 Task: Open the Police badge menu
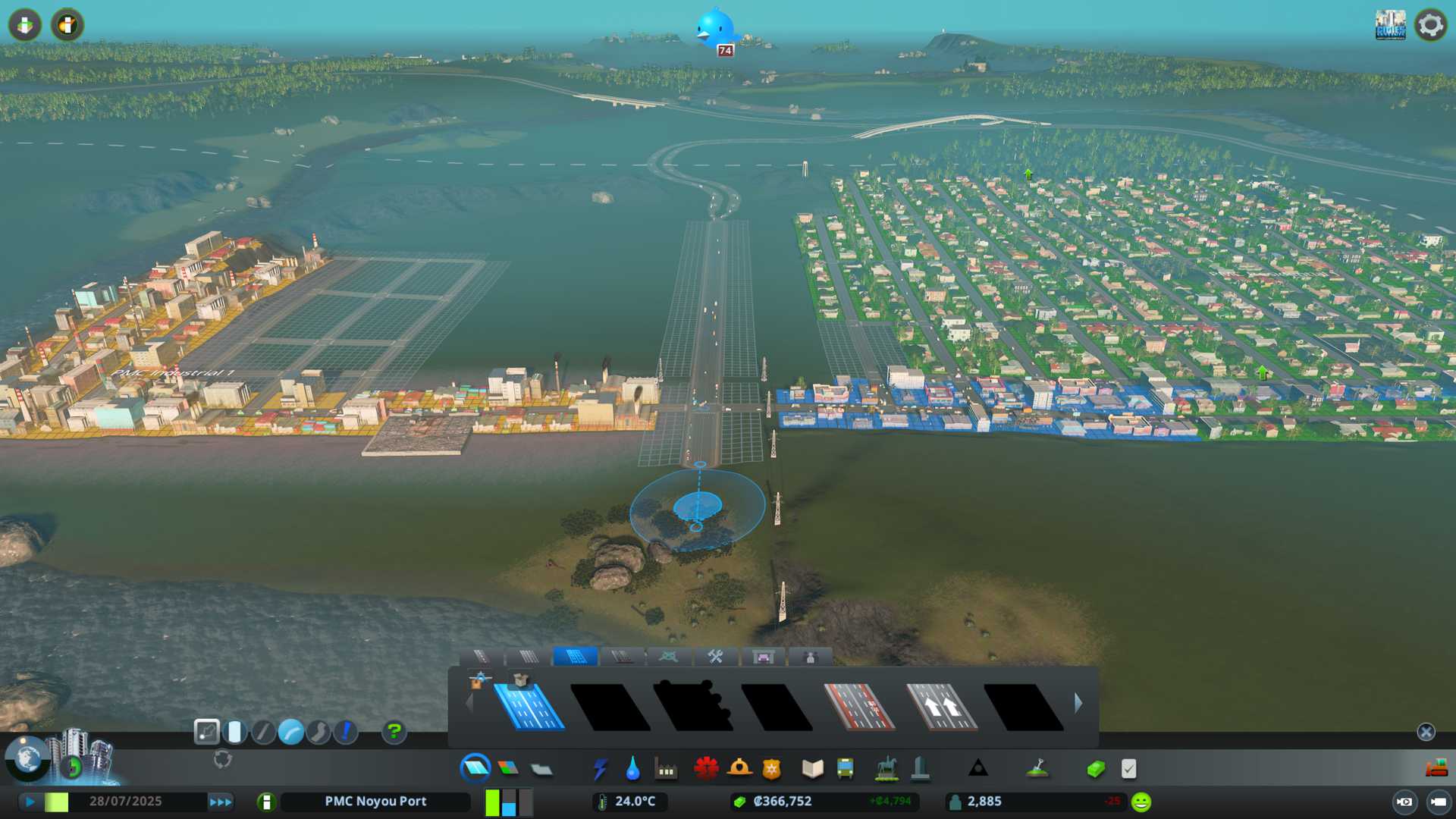pyautogui.click(x=771, y=769)
